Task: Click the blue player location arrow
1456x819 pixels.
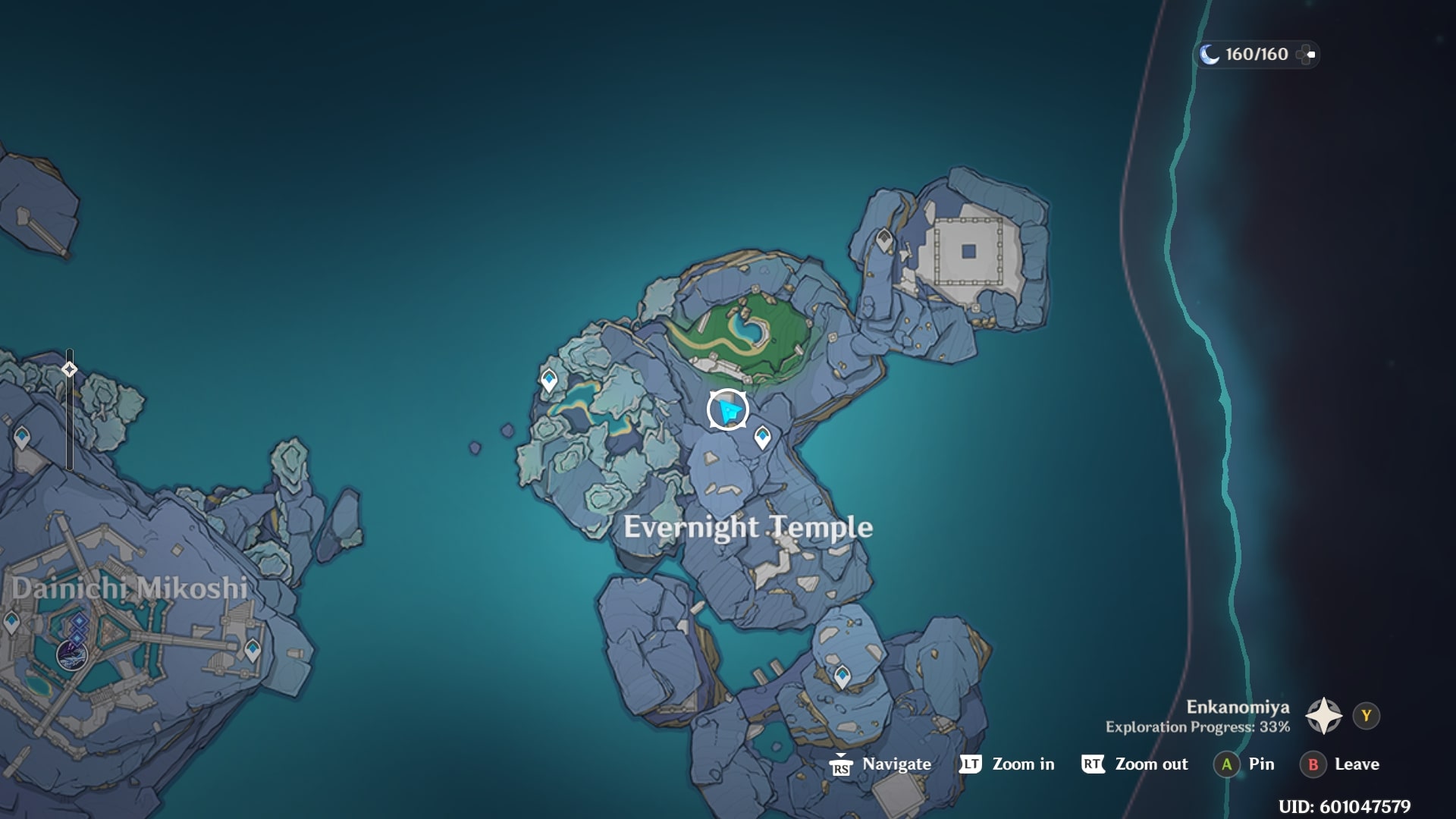Action: pos(726,408)
